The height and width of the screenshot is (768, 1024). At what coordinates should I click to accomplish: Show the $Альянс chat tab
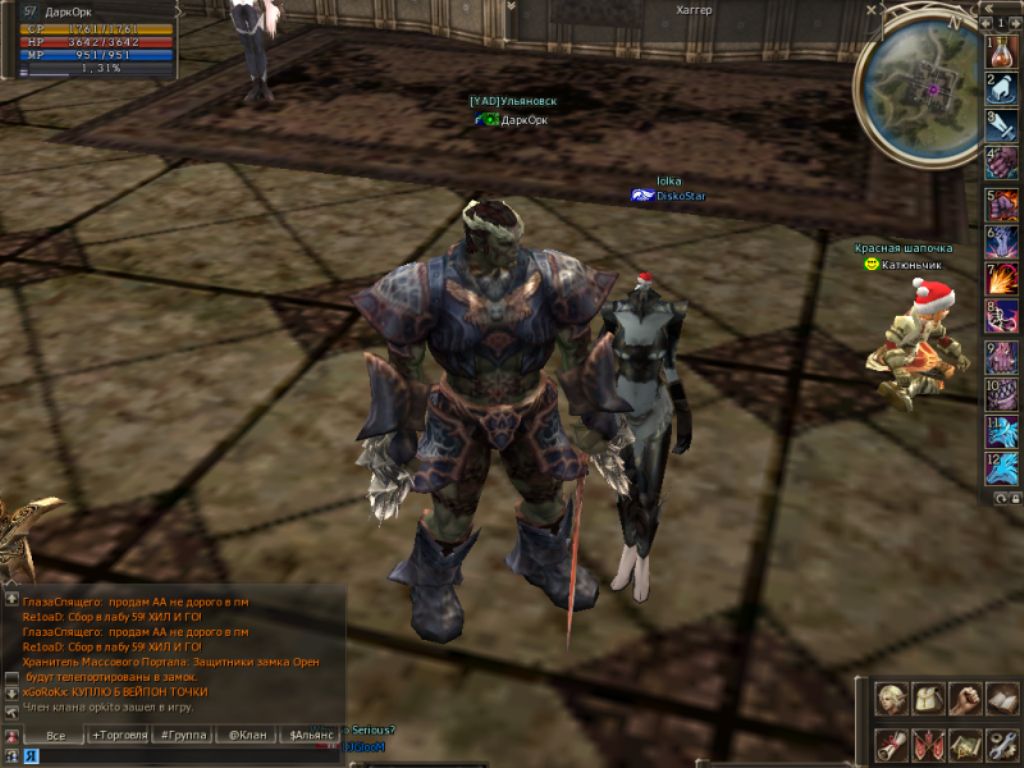(310, 735)
